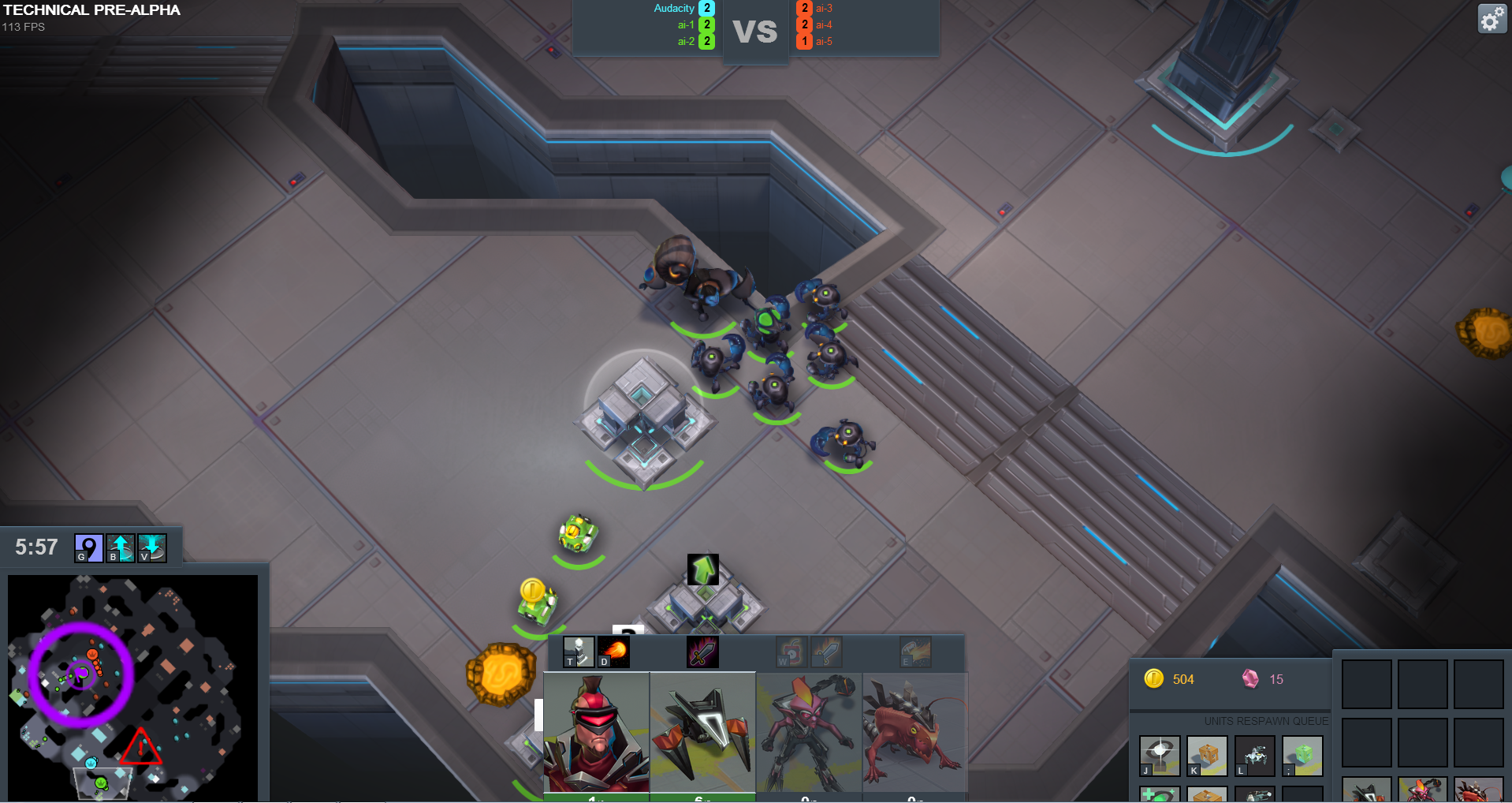Build the glowing beacon ward structure

click(1160, 756)
